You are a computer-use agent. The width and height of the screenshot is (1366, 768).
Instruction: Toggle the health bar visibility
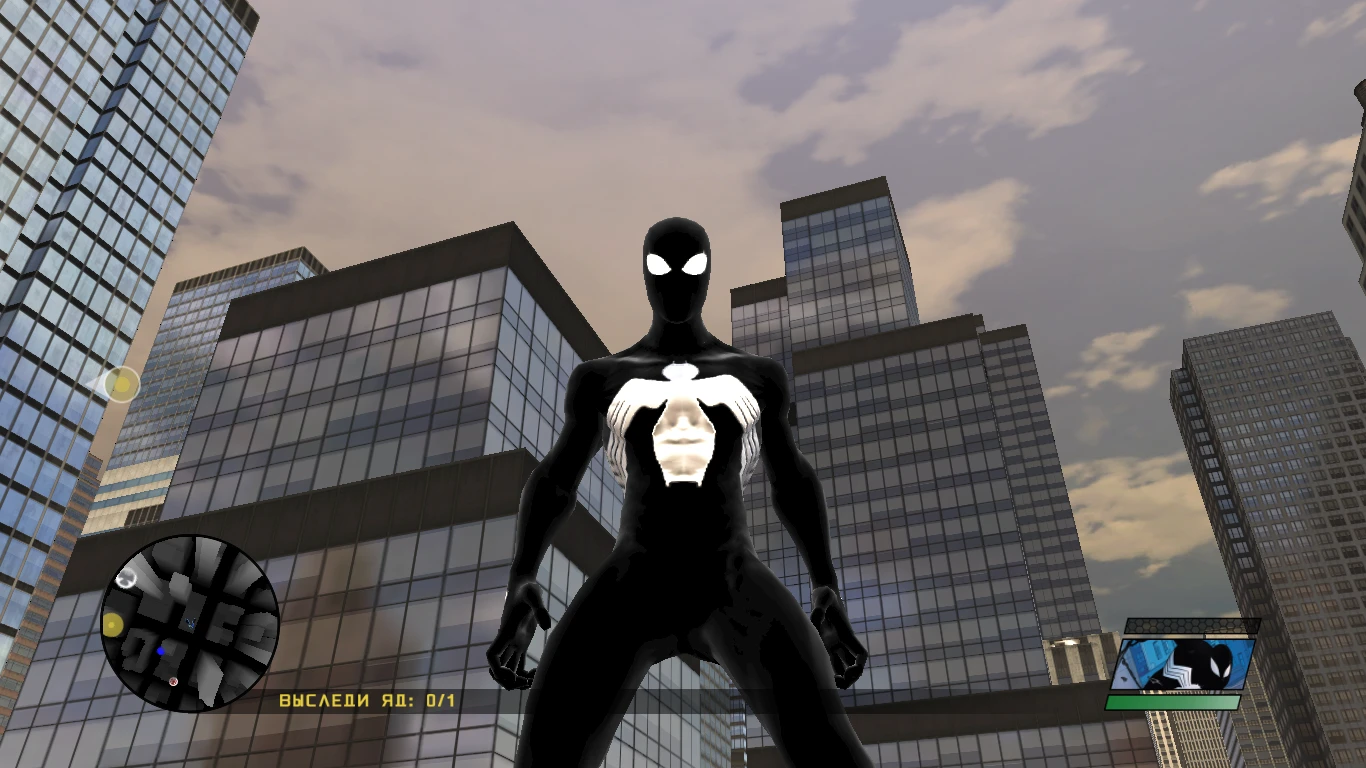point(1172,702)
